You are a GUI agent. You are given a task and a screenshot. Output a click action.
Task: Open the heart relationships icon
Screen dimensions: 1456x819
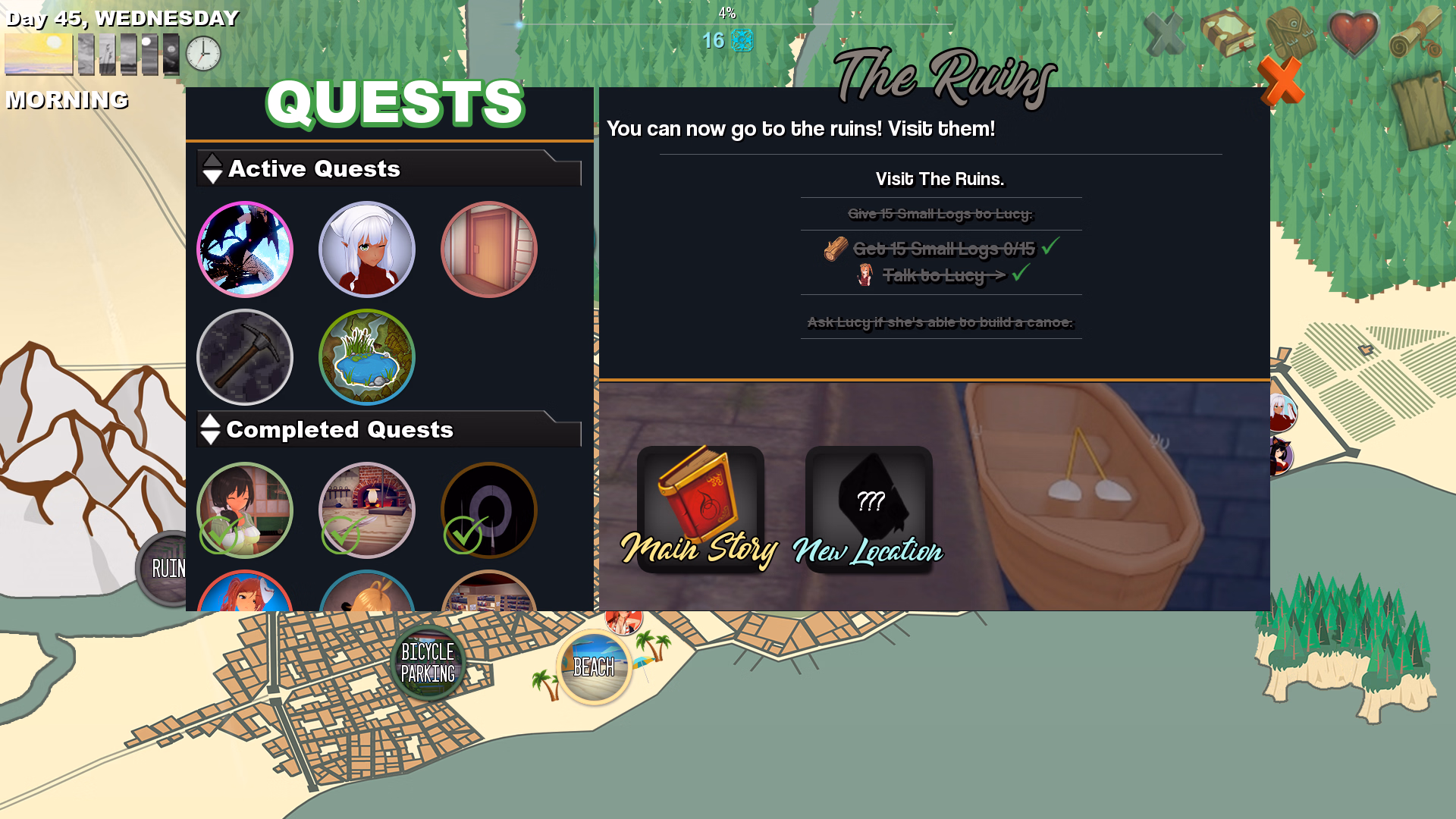1354,34
